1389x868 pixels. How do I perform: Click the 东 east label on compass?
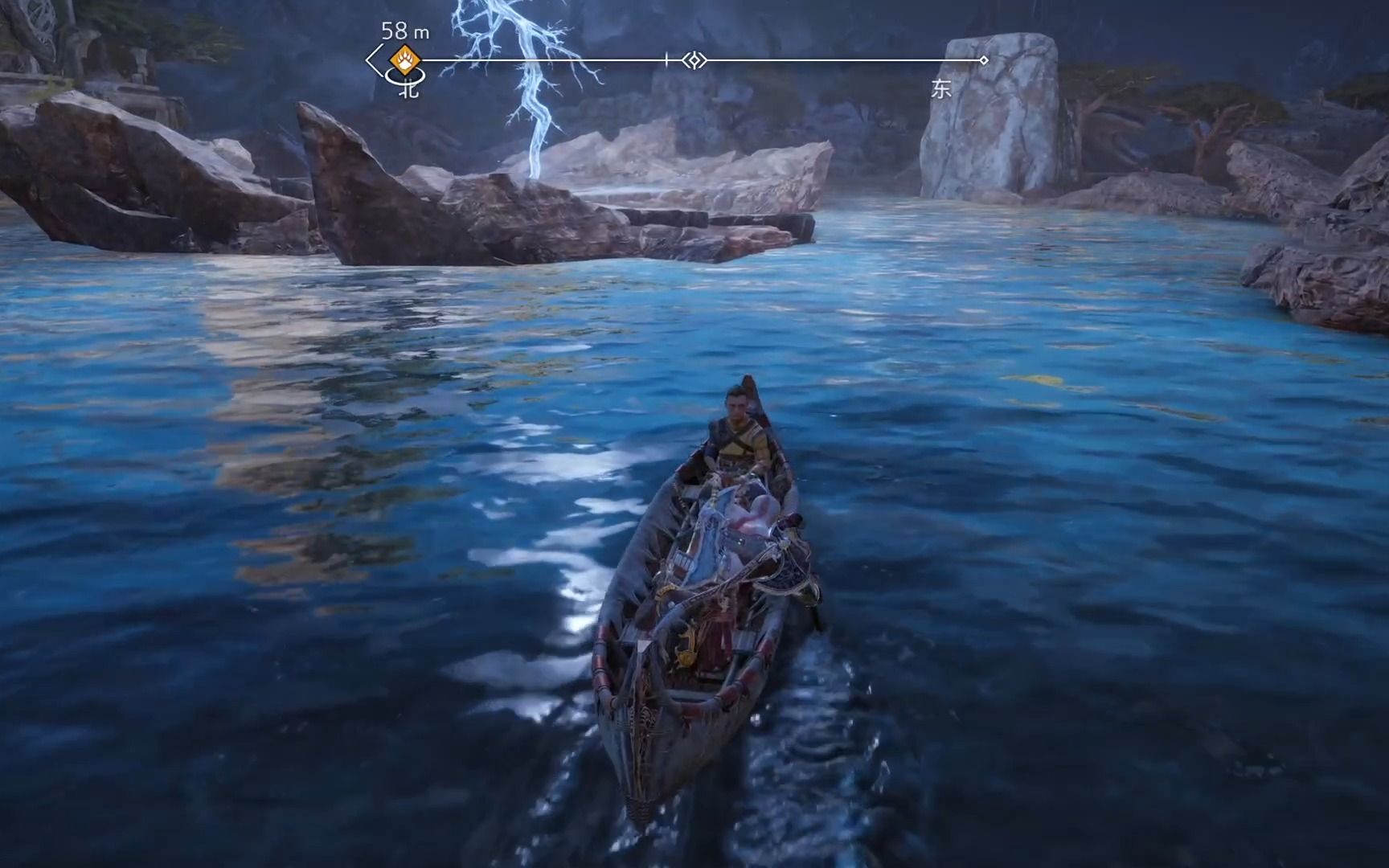click(941, 89)
